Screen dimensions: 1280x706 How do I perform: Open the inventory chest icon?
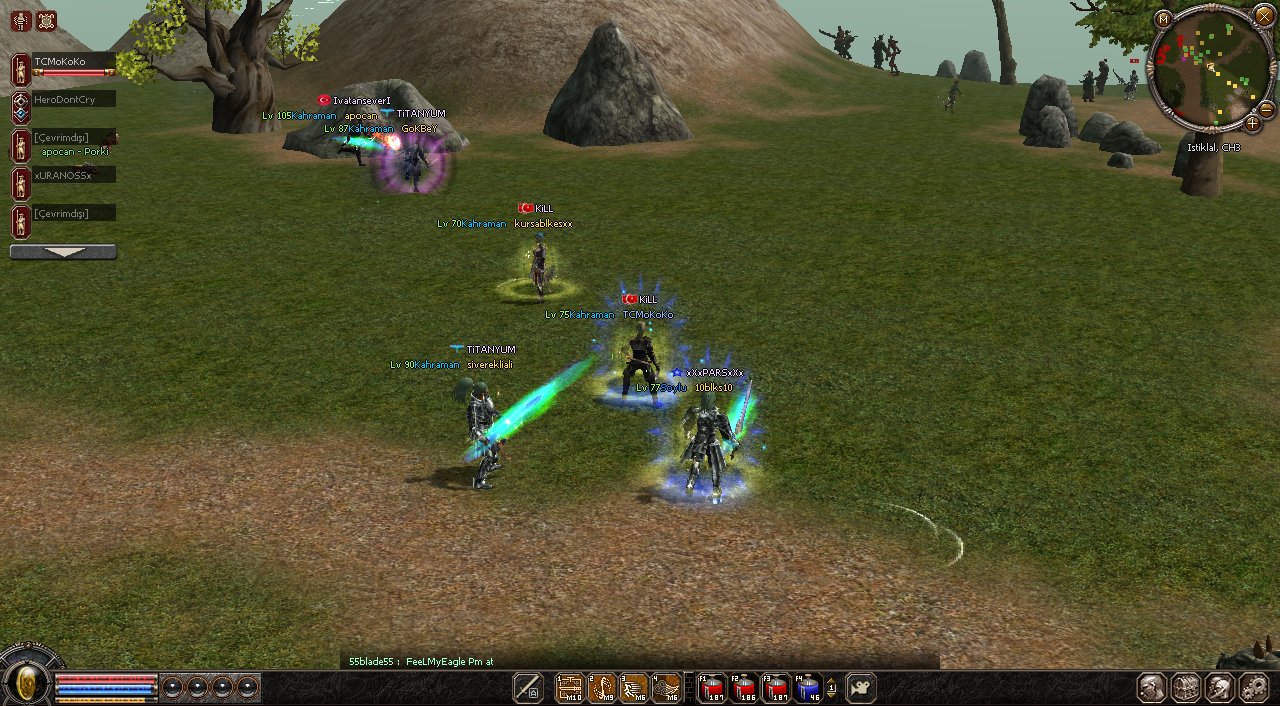(x=1187, y=688)
